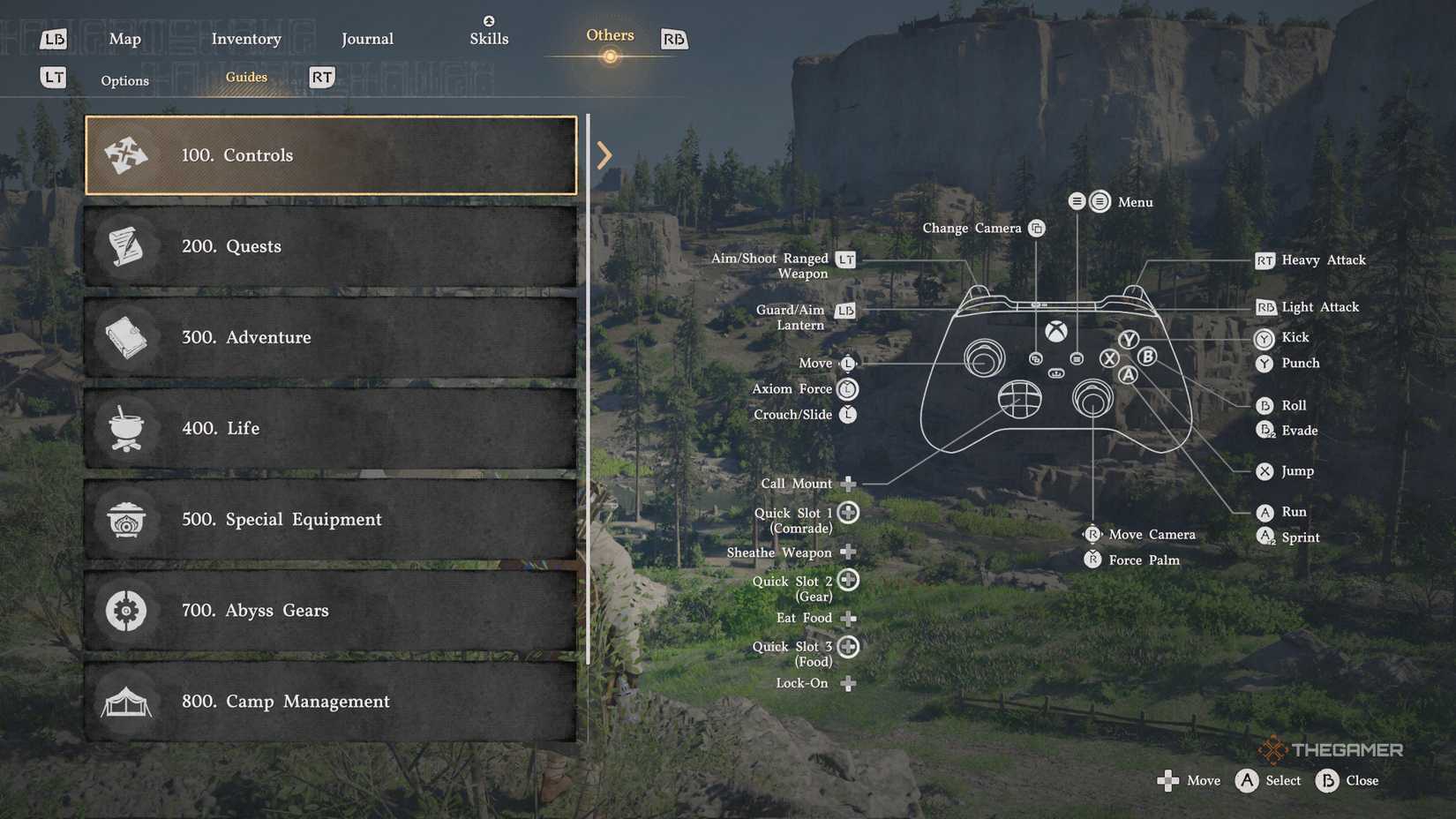Click the RB button prompt beside Others
The image size is (1456, 819).
(x=674, y=39)
